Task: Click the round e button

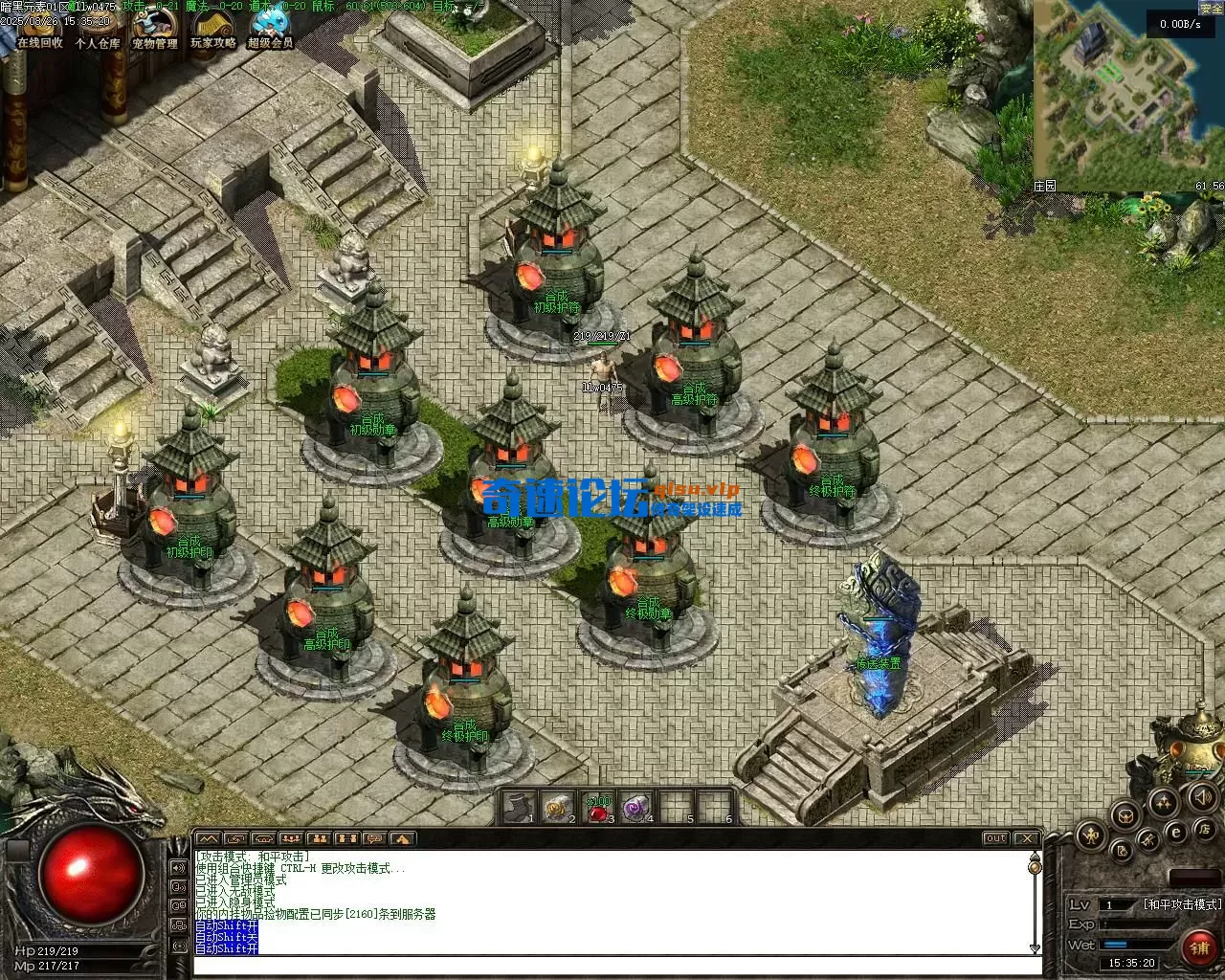Action: click(x=1177, y=834)
